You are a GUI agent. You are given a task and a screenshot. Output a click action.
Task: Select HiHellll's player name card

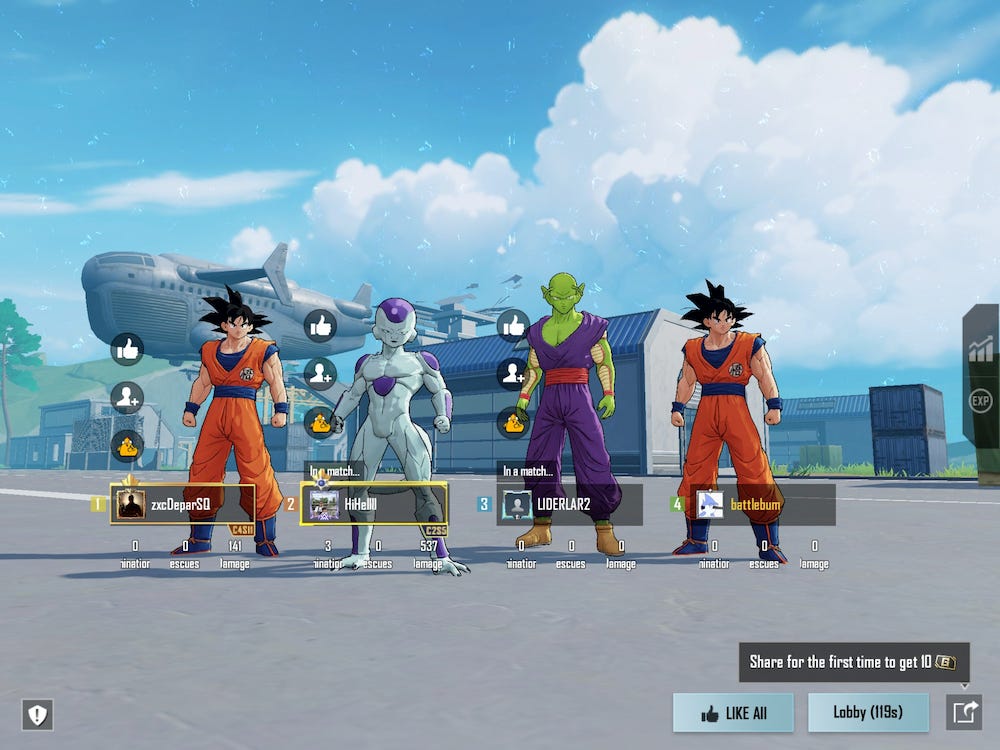point(374,504)
